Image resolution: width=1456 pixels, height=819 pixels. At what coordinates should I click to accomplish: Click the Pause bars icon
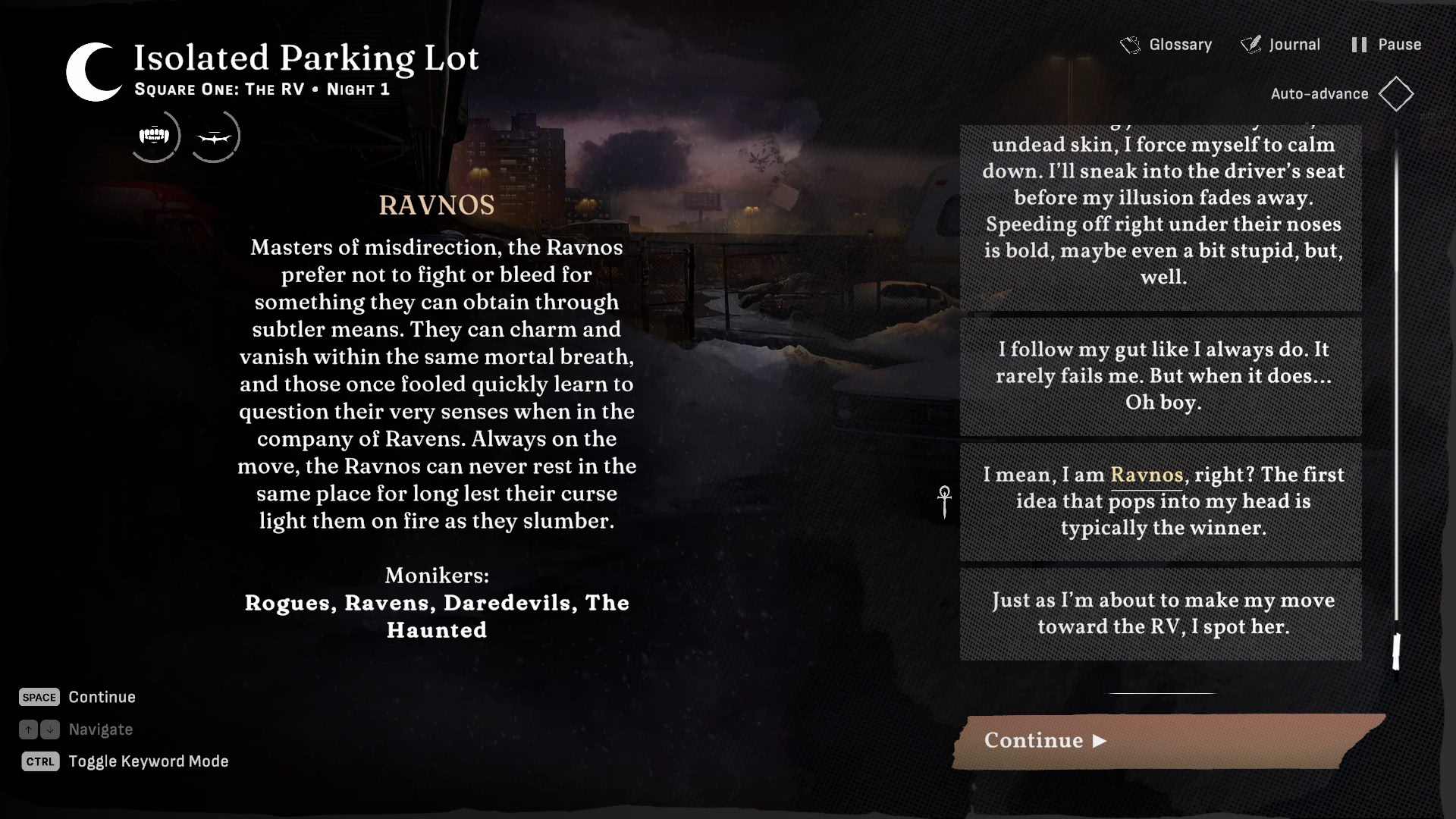(1358, 44)
